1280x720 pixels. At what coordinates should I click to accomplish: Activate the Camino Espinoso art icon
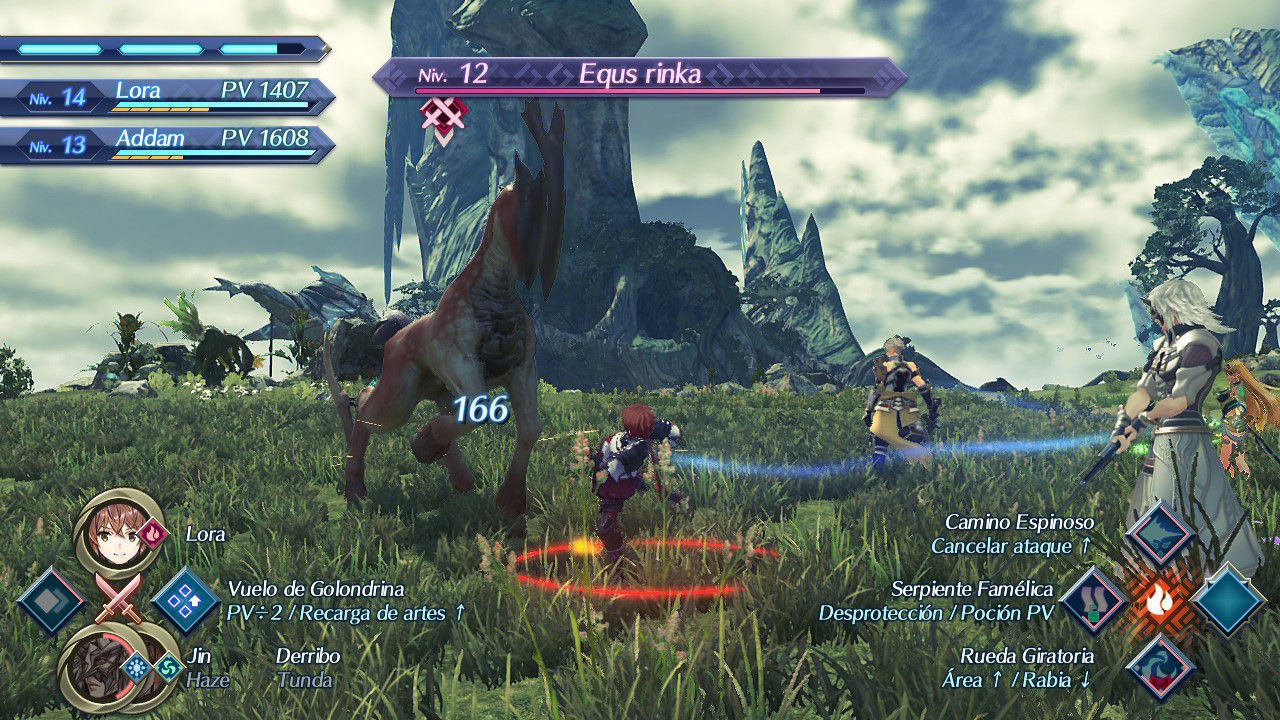point(1160,534)
